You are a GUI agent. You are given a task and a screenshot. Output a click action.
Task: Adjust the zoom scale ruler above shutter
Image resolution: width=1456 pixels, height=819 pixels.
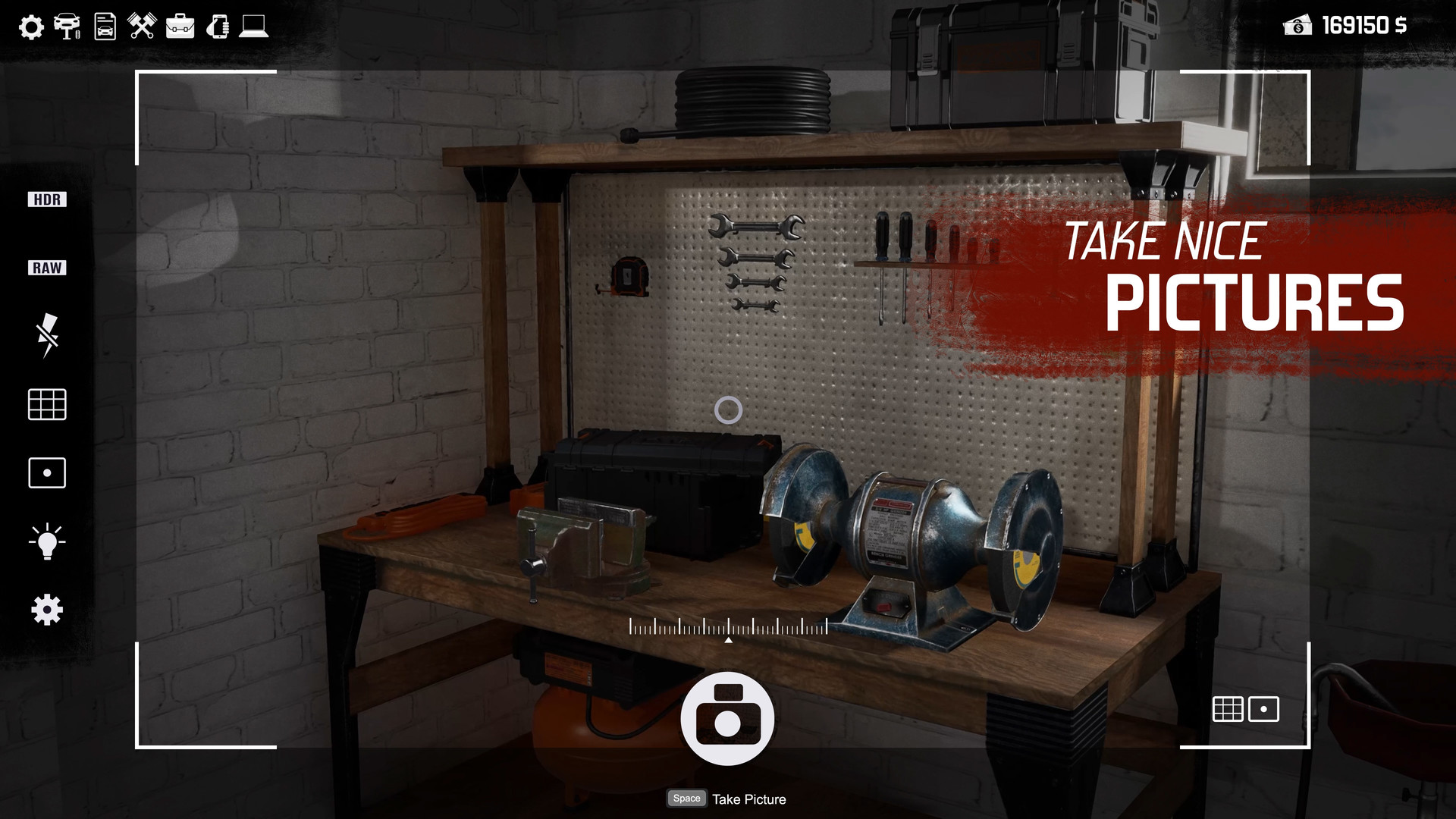coord(728,628)
